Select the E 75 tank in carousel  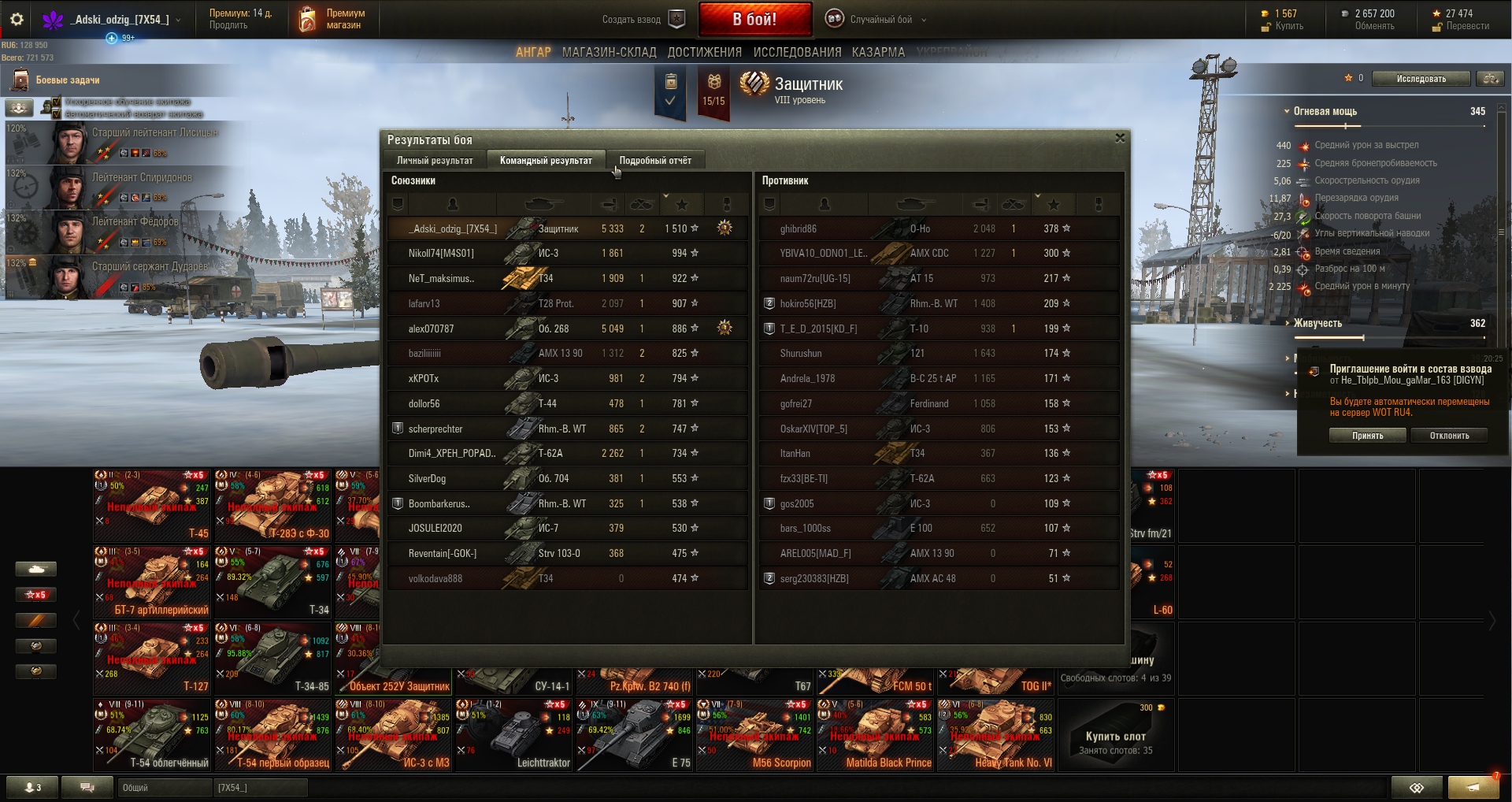[634, 734]
